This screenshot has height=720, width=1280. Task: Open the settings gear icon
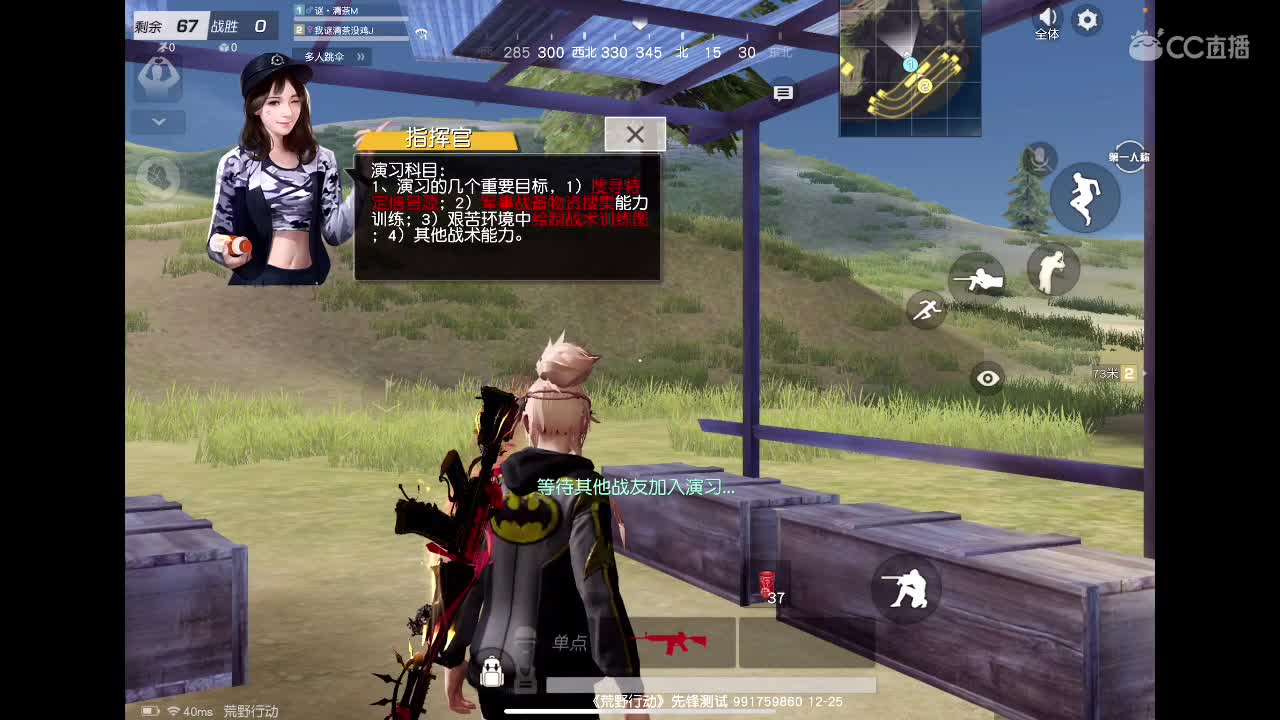coord(1086,20)
